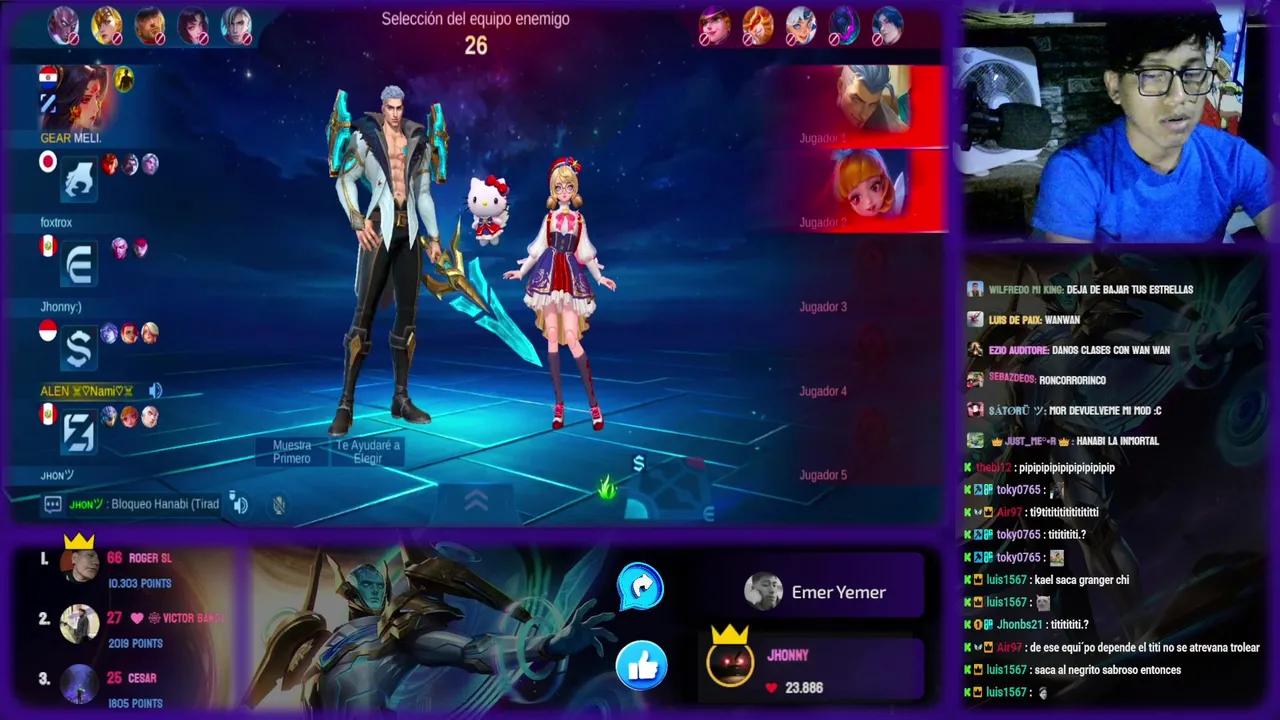
Task: Click the Japan flag icon near GEAR MELI
Action: click(x=47, y=163)
